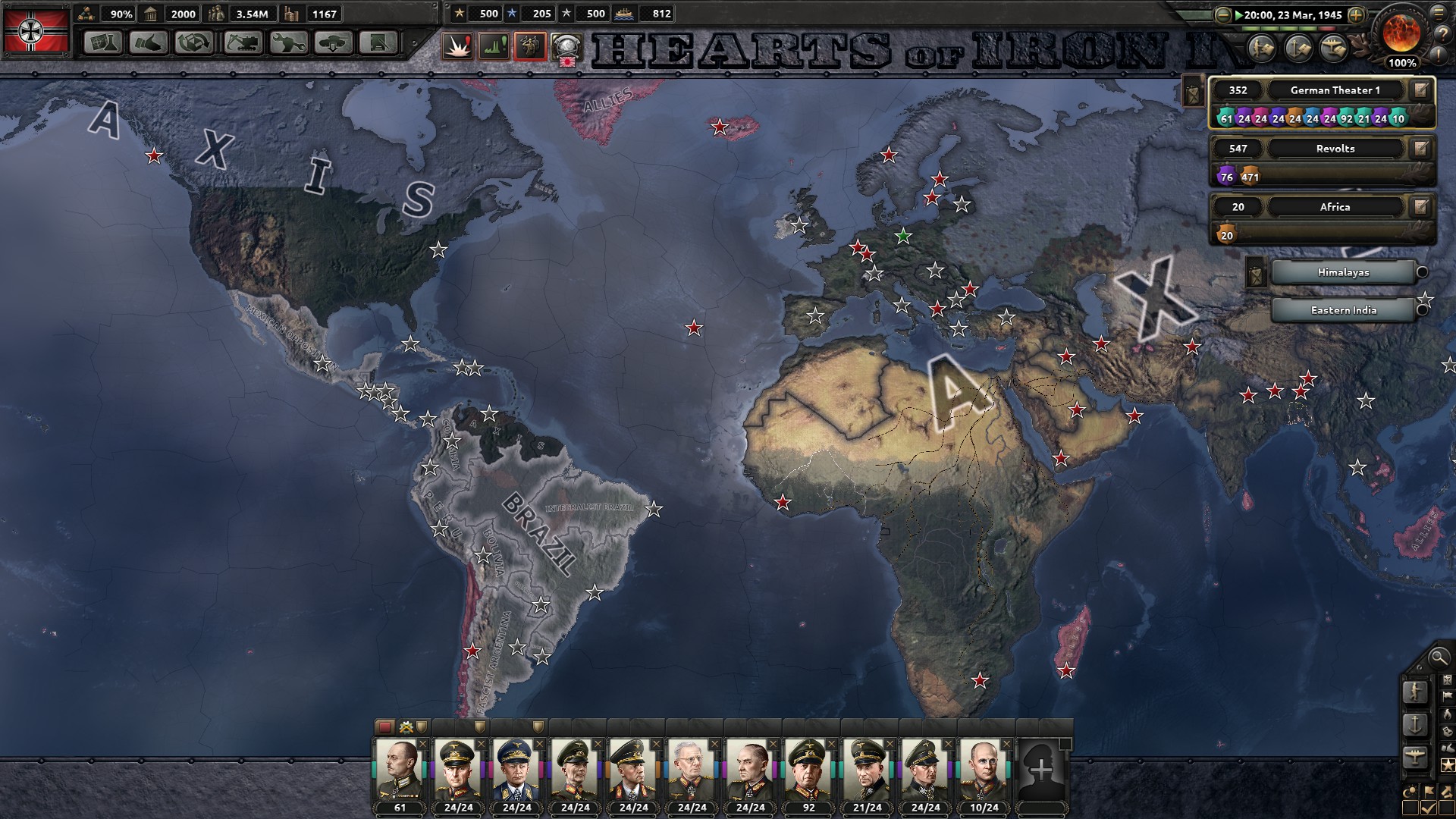Click the Eastern India region button

pyautogui.click(x=1343, y=310)
